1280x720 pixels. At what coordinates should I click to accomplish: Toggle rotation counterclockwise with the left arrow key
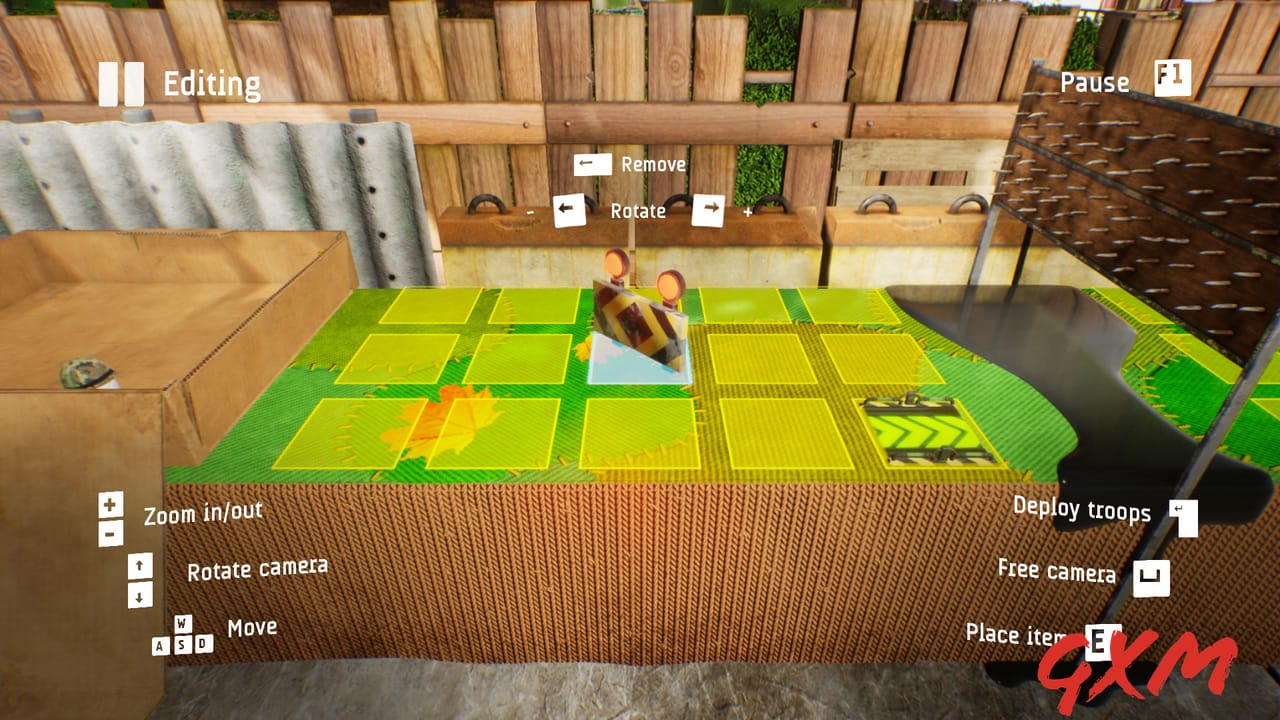click(x=569, y=211)
